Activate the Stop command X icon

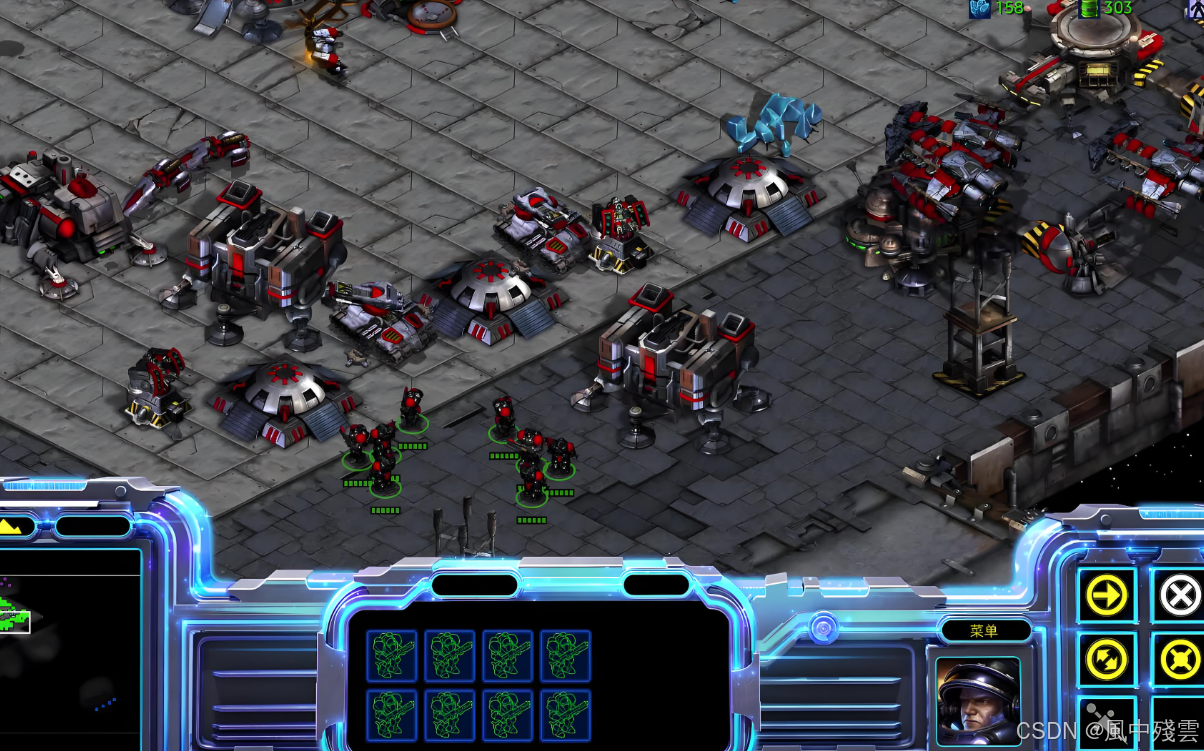(1179, 596)
